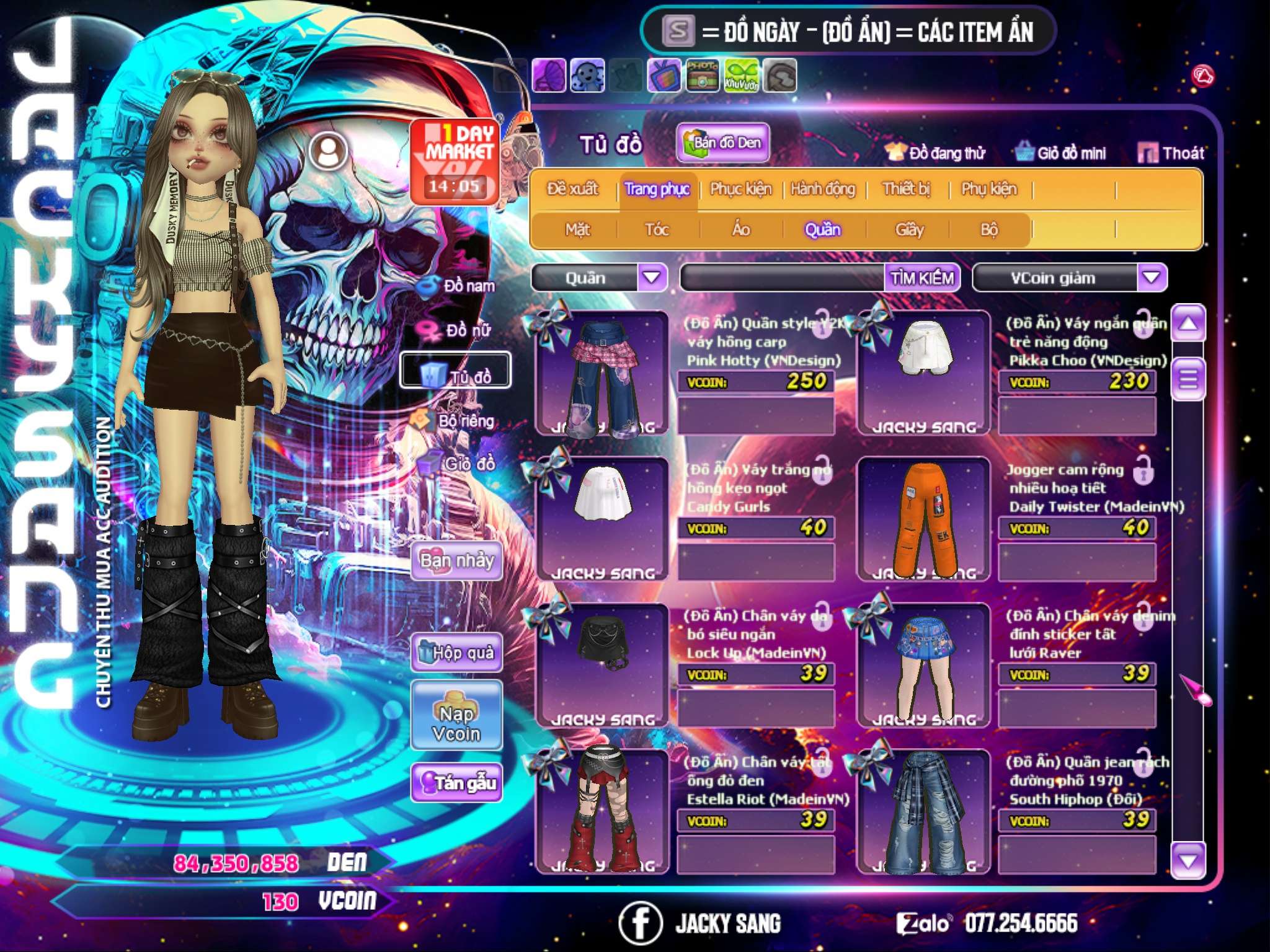Screen dimensions: 1270x952
Task: Open the VCoin giảm sort dropdown
Action: point(1152,277)
